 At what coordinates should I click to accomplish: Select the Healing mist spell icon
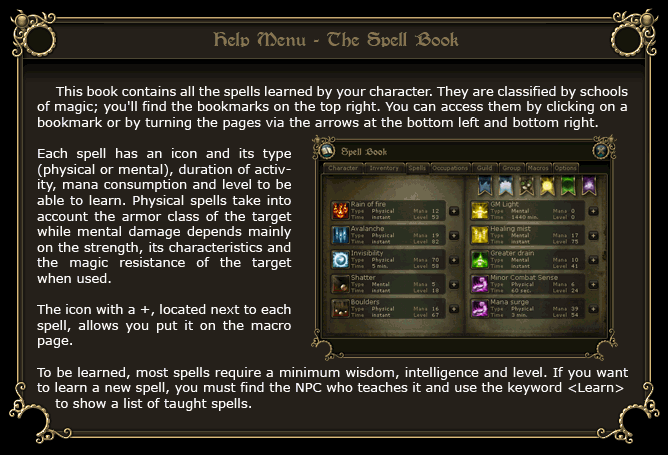pos(479,236)
